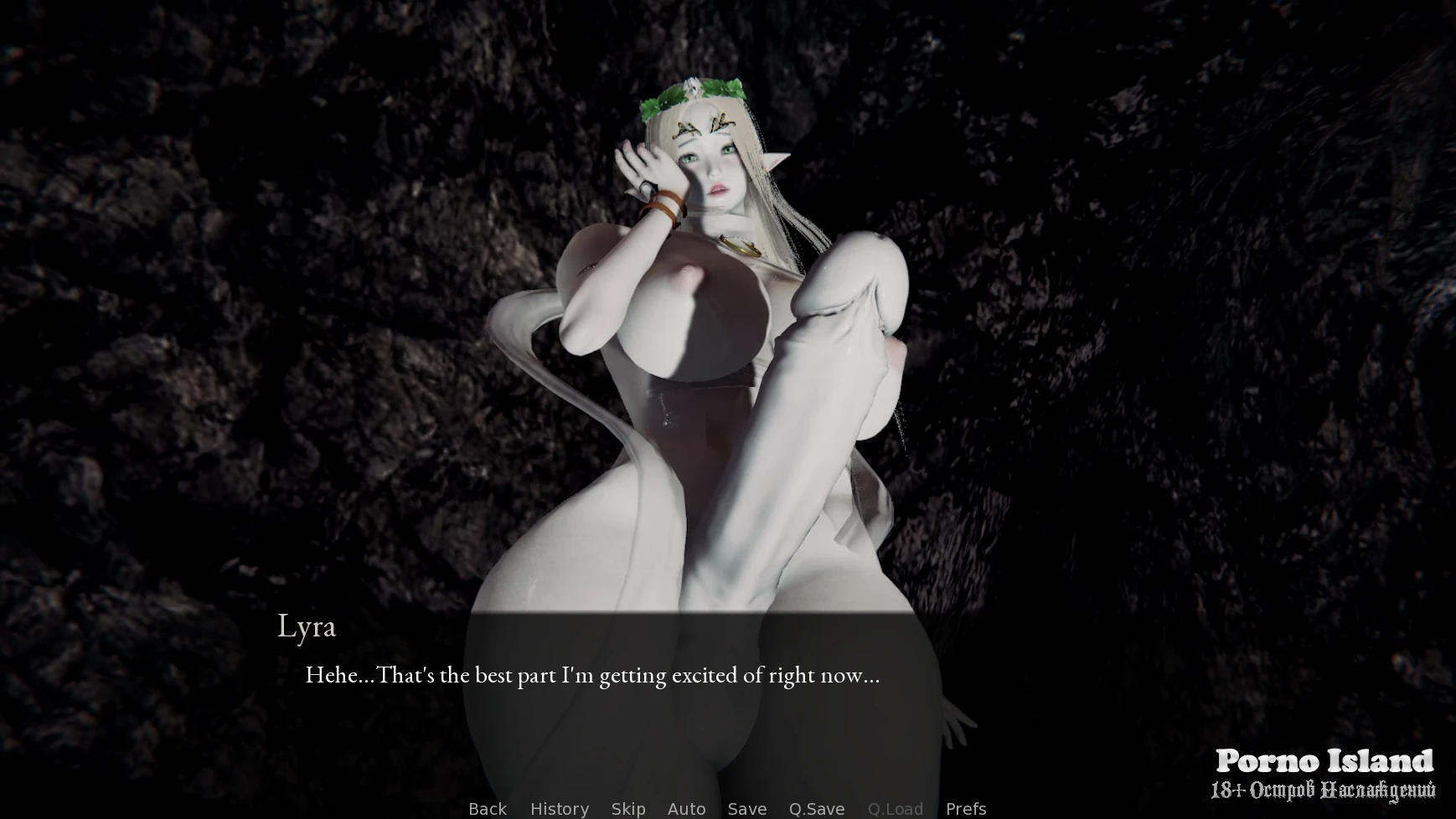Screen dimensions: 1456x819
Task: Go Back to the previous line
Action: click(x=487, y=808)
